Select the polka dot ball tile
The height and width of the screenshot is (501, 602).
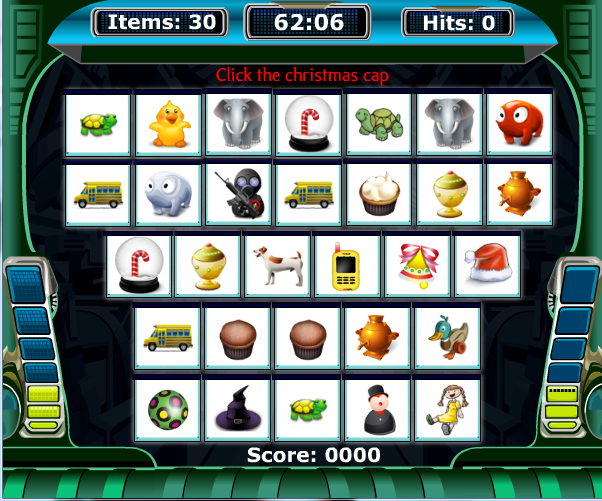(x=167, y=409)
